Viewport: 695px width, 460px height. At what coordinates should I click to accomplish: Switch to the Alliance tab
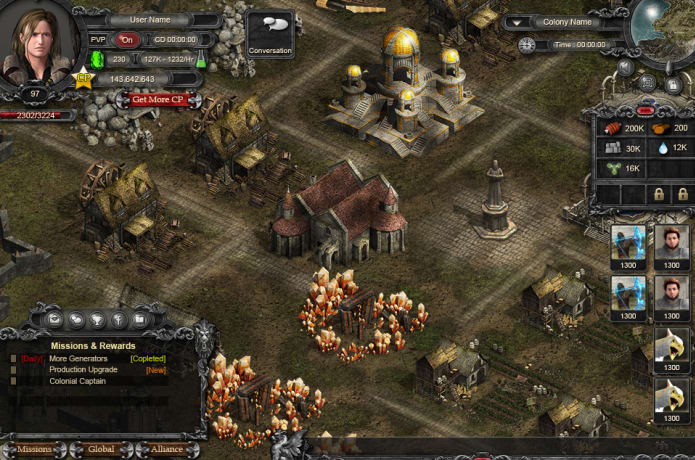click(x=166, y=449)
